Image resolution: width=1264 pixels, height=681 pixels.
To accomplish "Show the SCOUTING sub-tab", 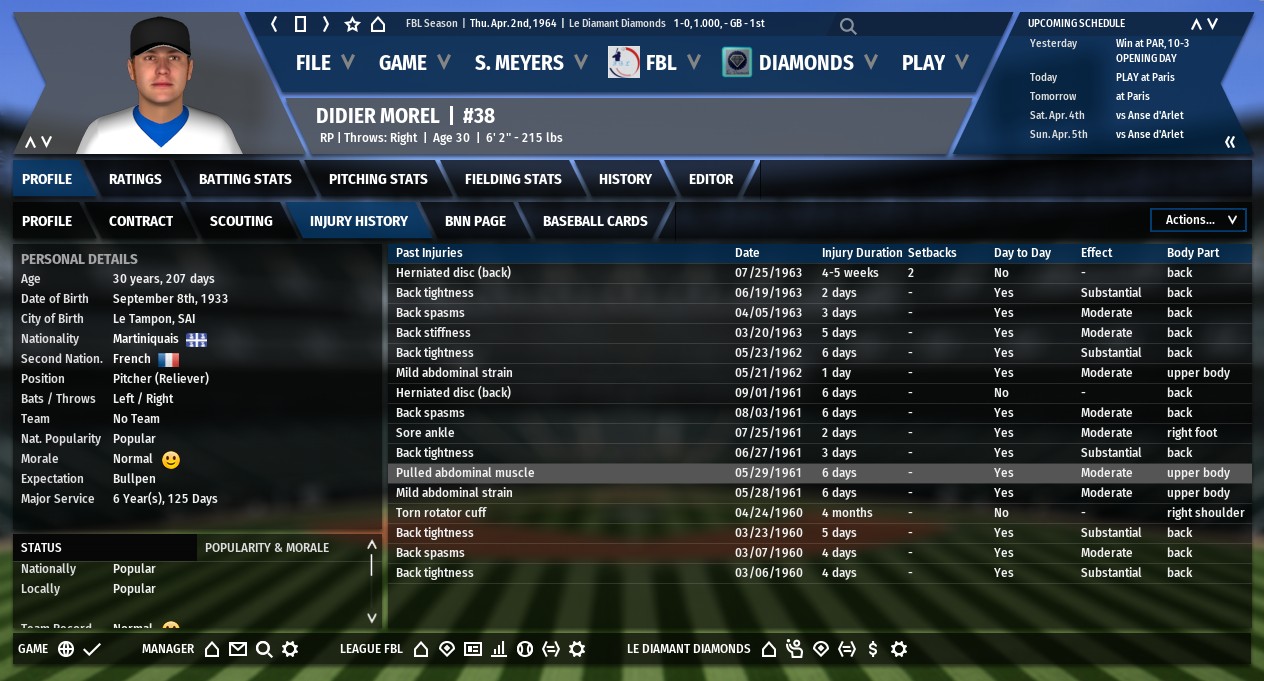I will click(x=241, y=221).
